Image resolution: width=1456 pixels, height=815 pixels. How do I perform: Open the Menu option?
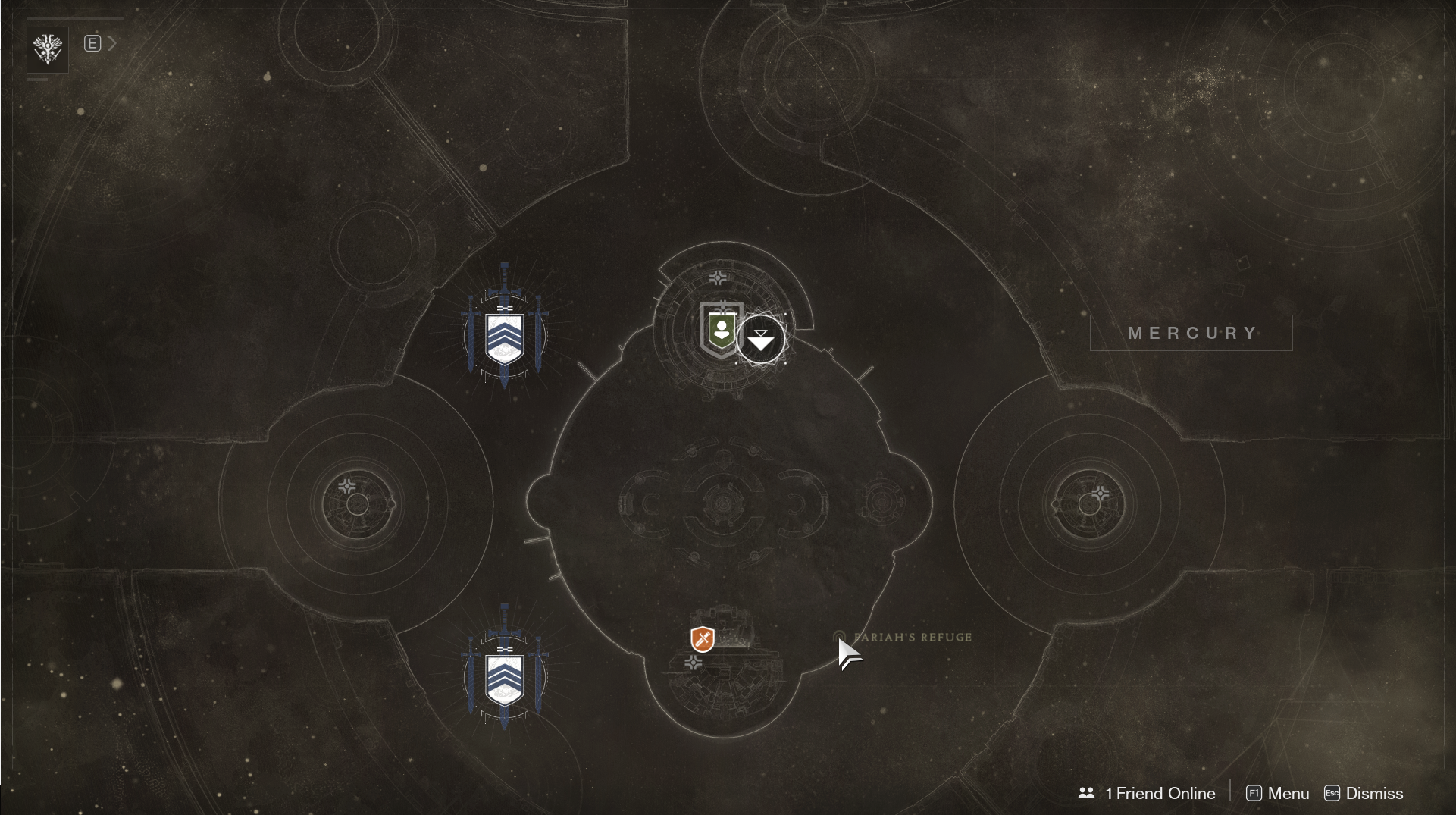(1278, 793)
